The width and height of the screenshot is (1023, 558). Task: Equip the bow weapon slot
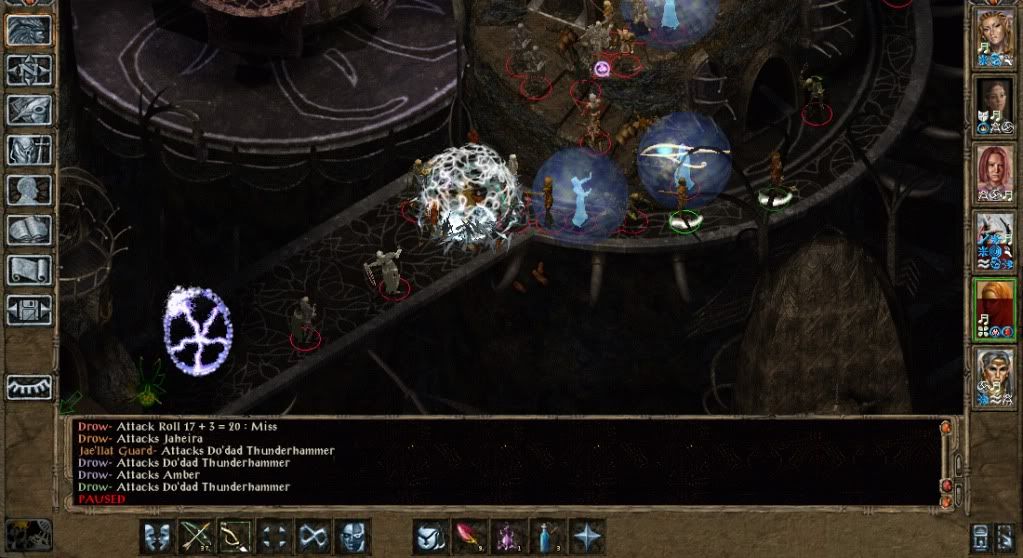[234, 536]
